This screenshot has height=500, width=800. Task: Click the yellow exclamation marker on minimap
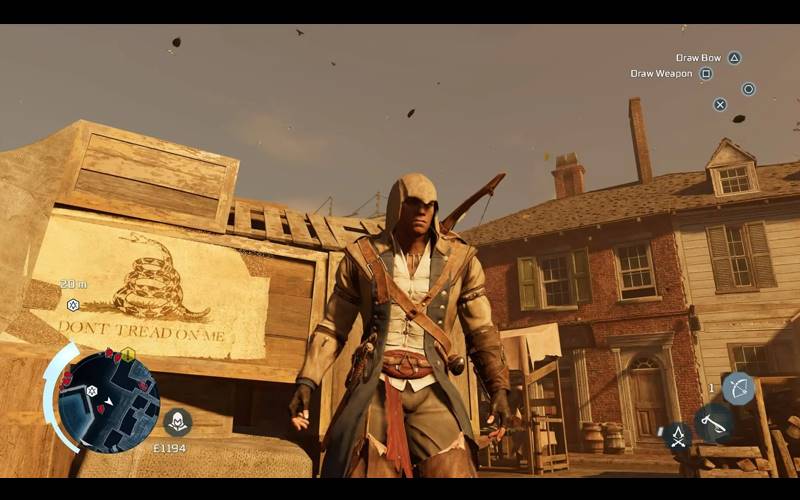click(128, 354)
